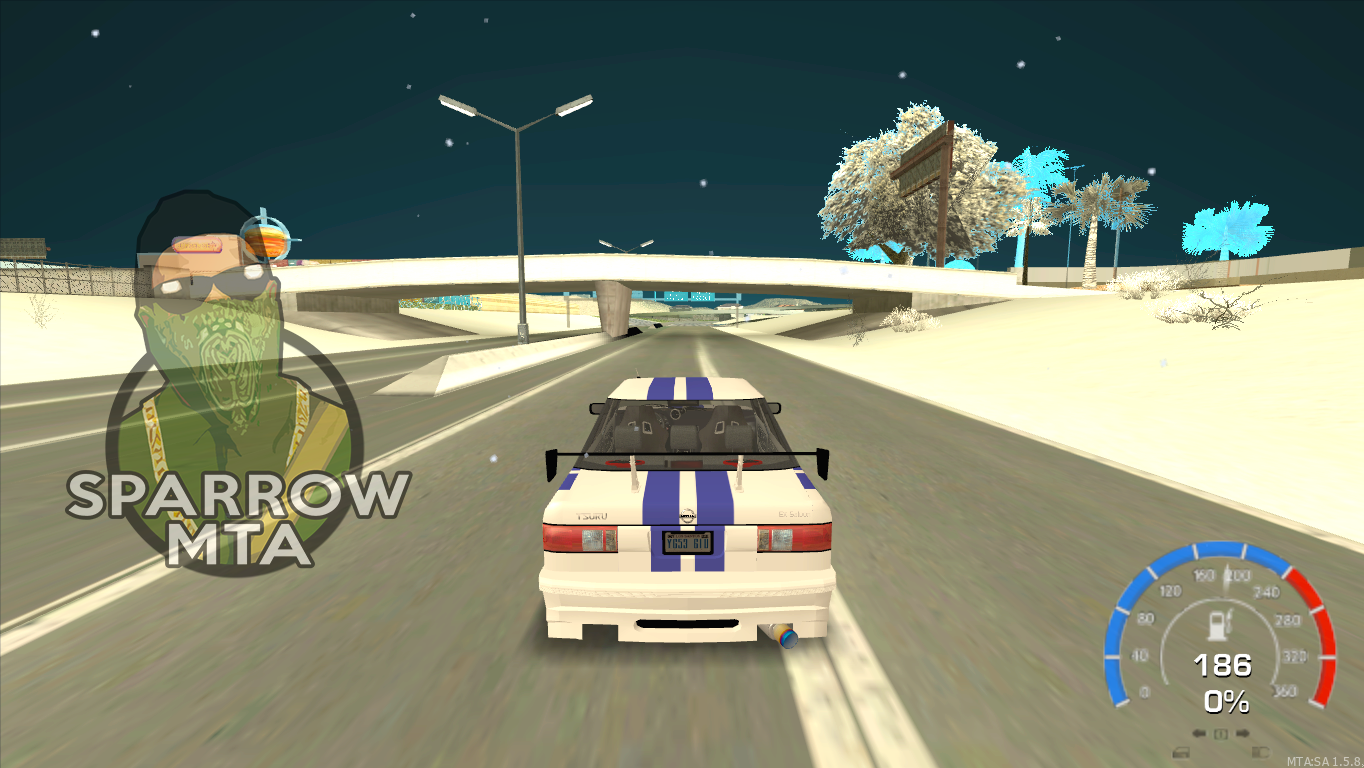The height and width of the screenshot is (768, 1364).
Task: Click the SPARROW MTA logo text
Action: 238,515
